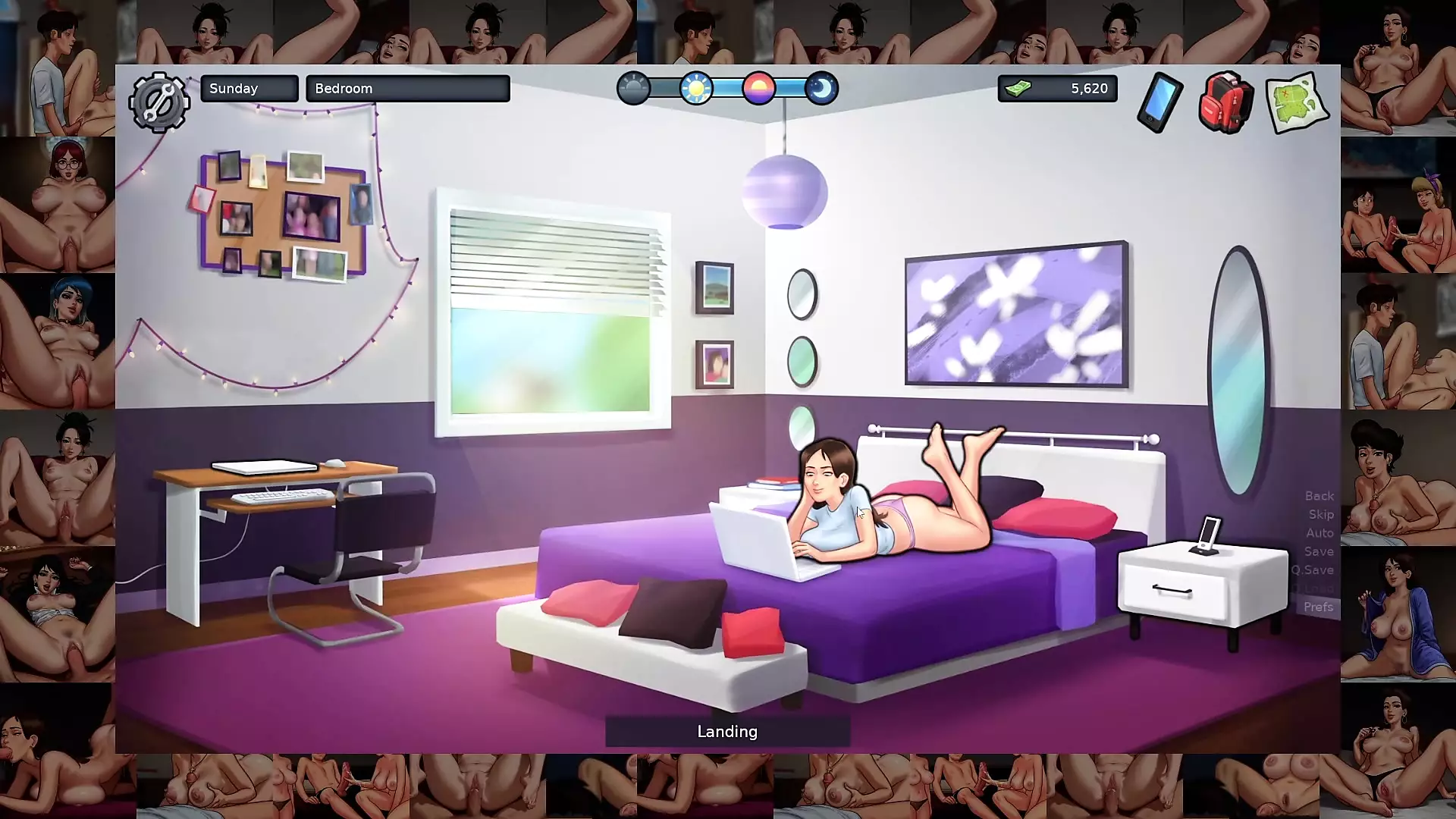Image resolution: width=1456 pixels, height=819 pixels.
Task: Click the Landing dialogue caption
Action: coord(726,731)
